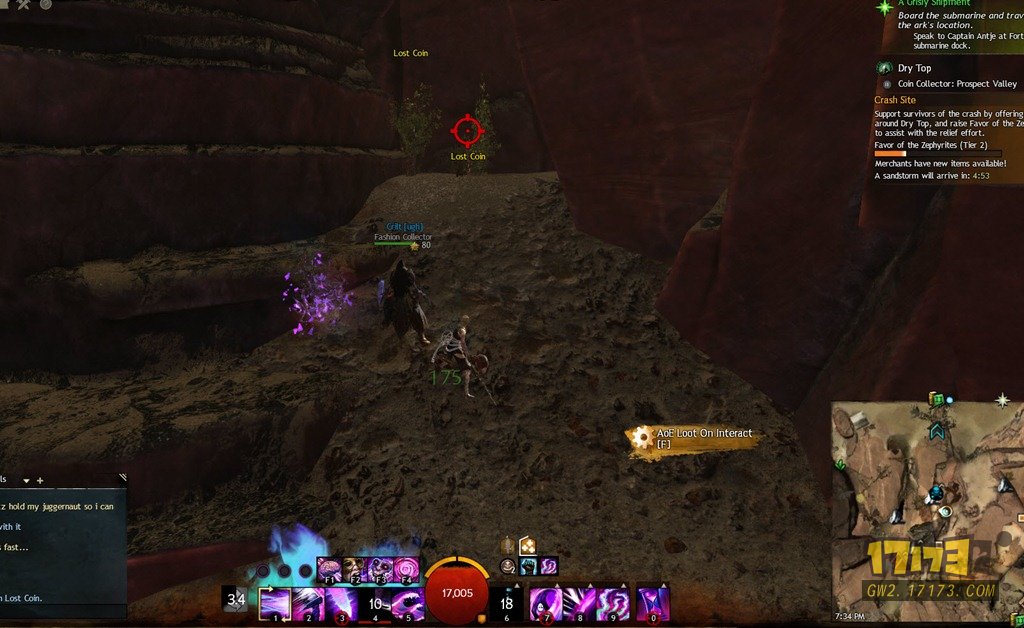Open the chat tab options dropdown arrow
1024x628 pixels.
pyautogui.click(x=26, y=480)
